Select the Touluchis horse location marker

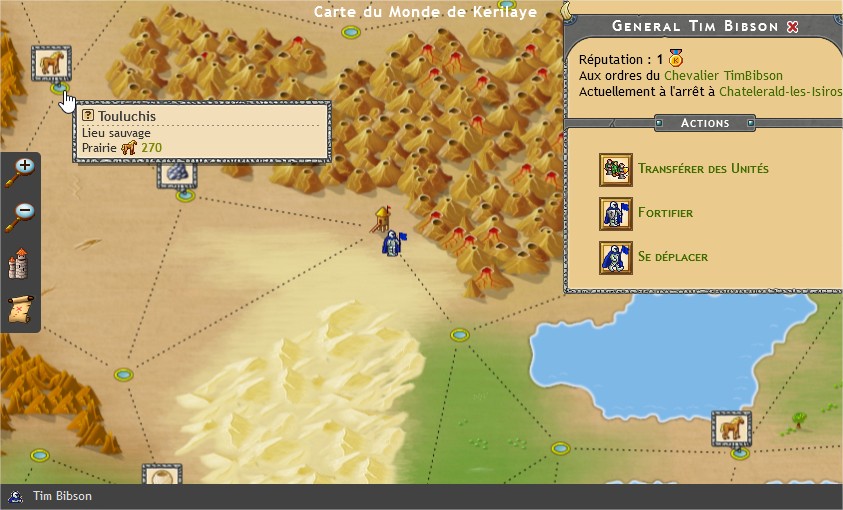click(51, 62)
